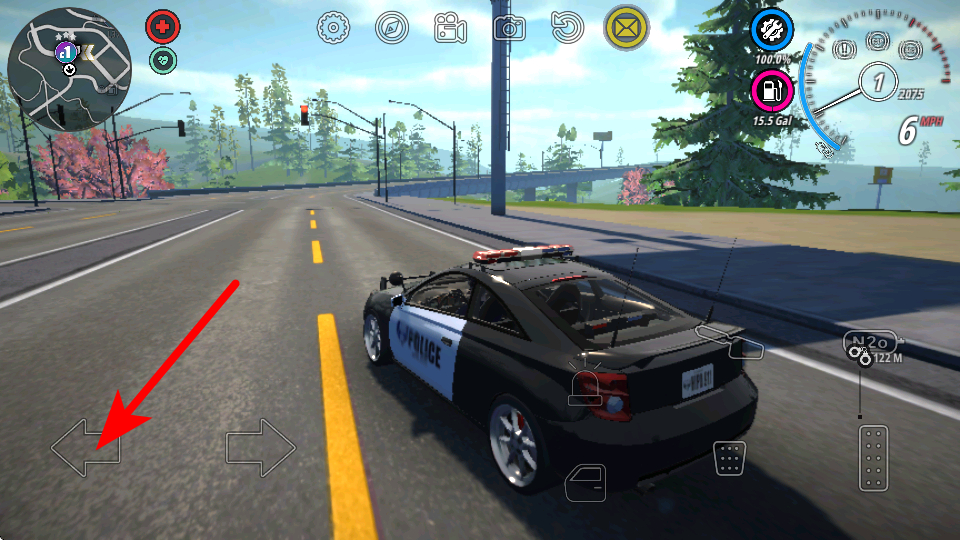This screenshot has width=960, height=540.
Task: Open the gear settings icon
Action: (333, 28)
